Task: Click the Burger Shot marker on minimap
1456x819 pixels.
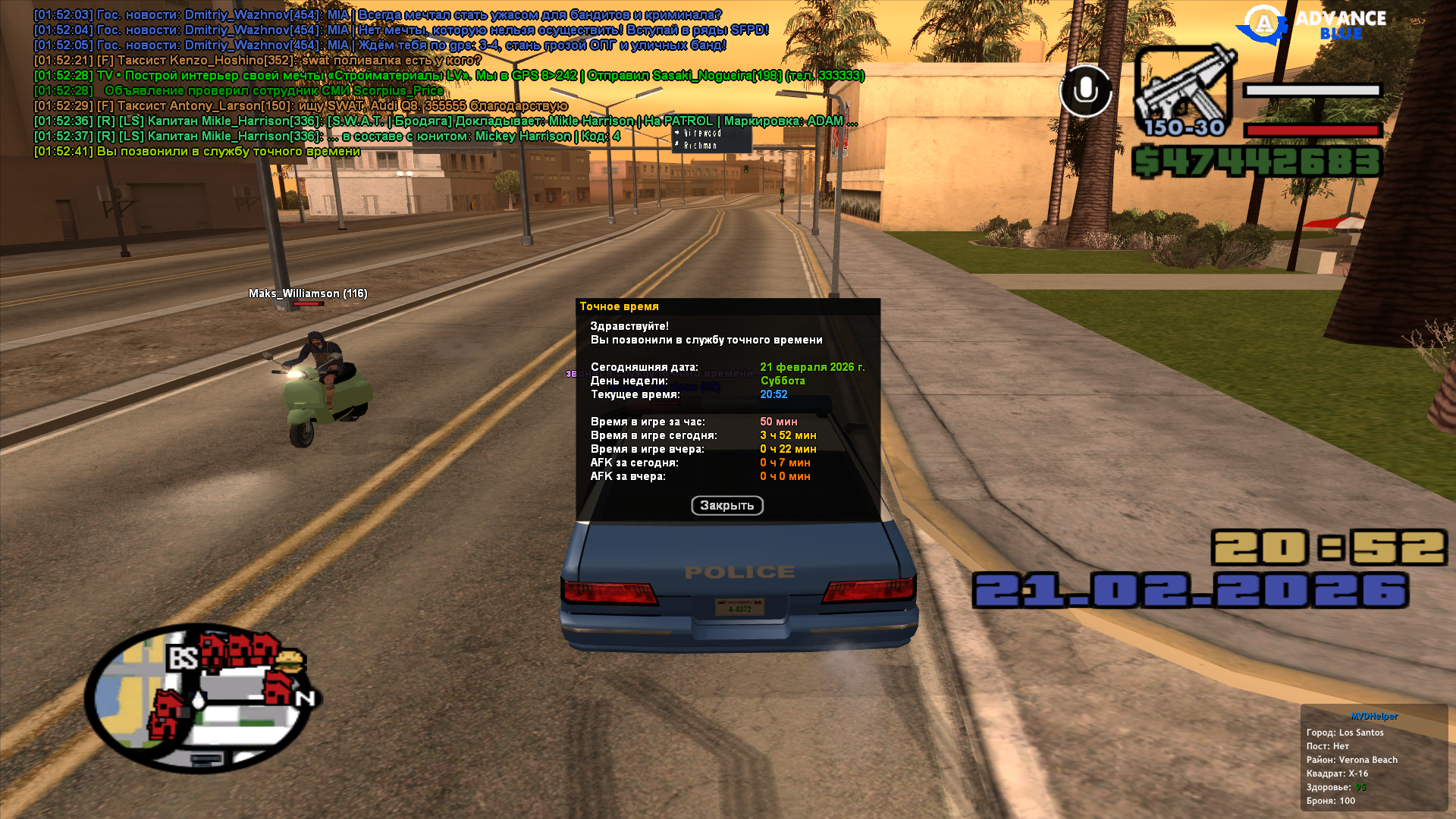Action: coord(290,660)
